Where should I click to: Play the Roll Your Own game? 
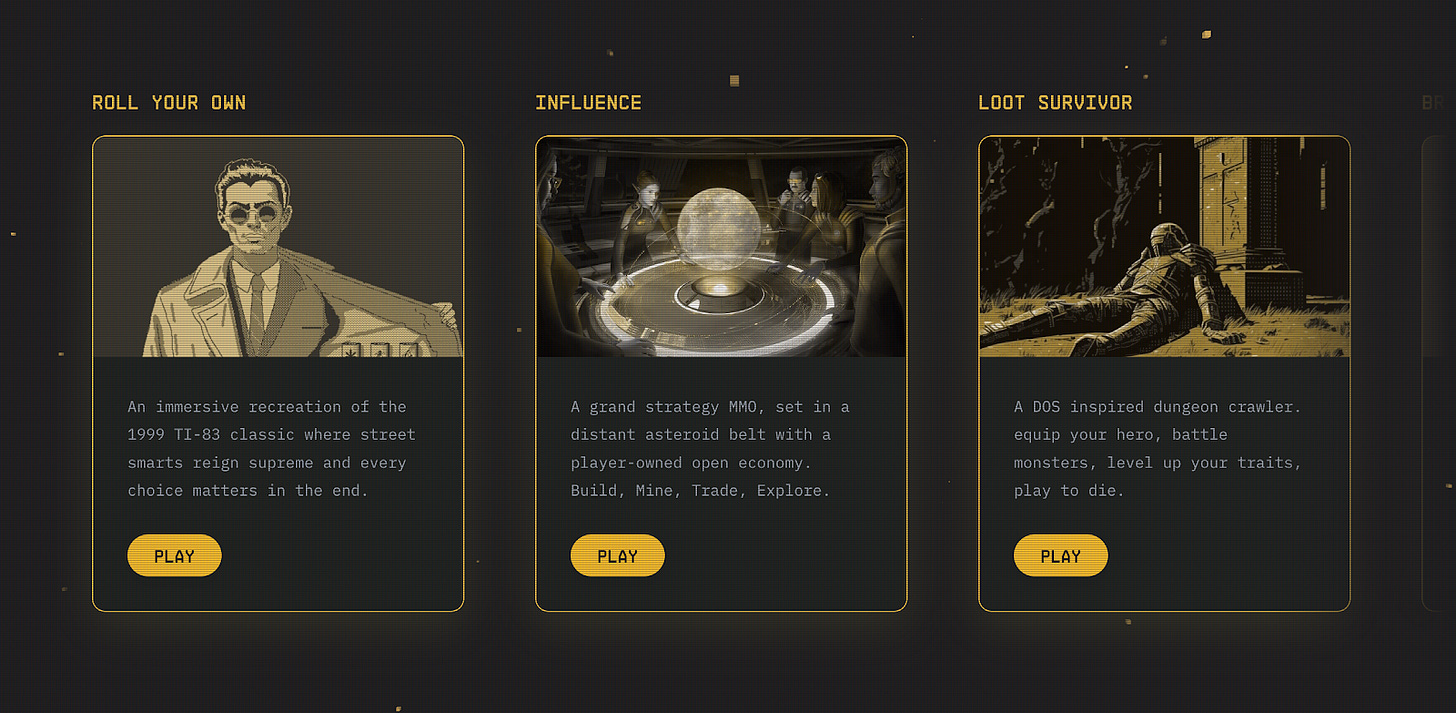pyautogui.click(x=174, y=556)
